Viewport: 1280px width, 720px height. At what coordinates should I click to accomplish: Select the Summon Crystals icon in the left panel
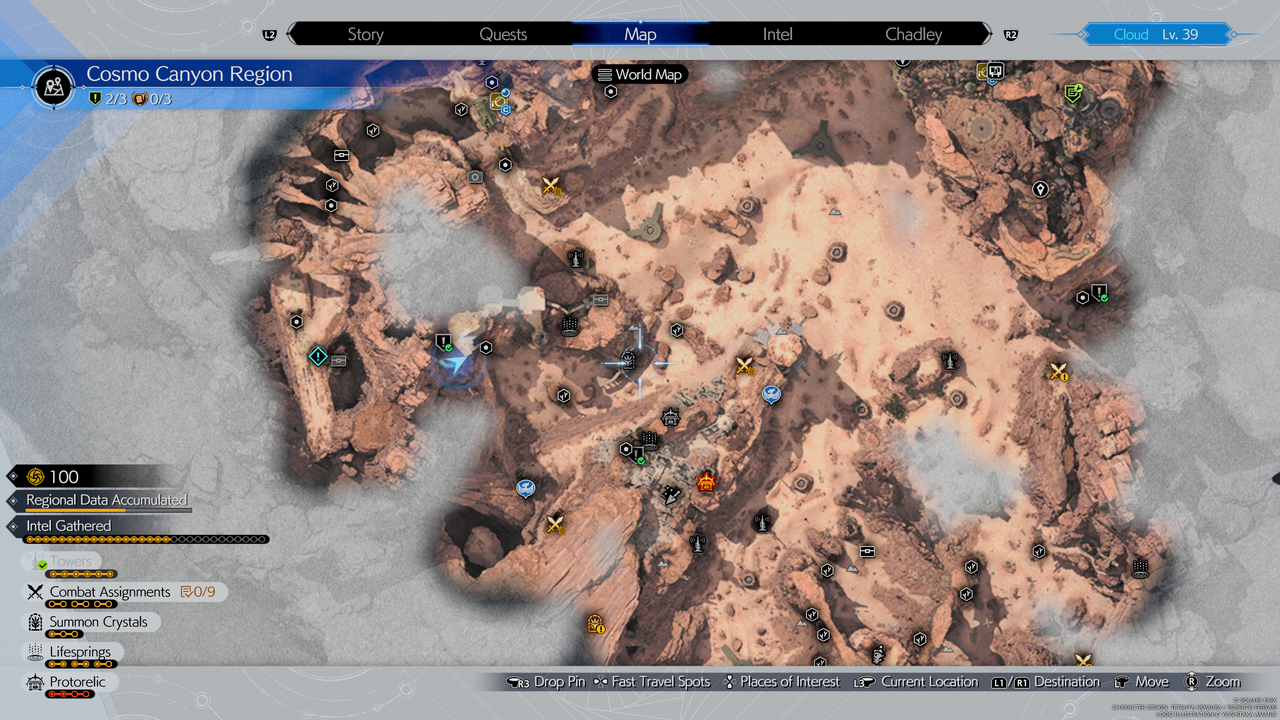pos(35,621)
